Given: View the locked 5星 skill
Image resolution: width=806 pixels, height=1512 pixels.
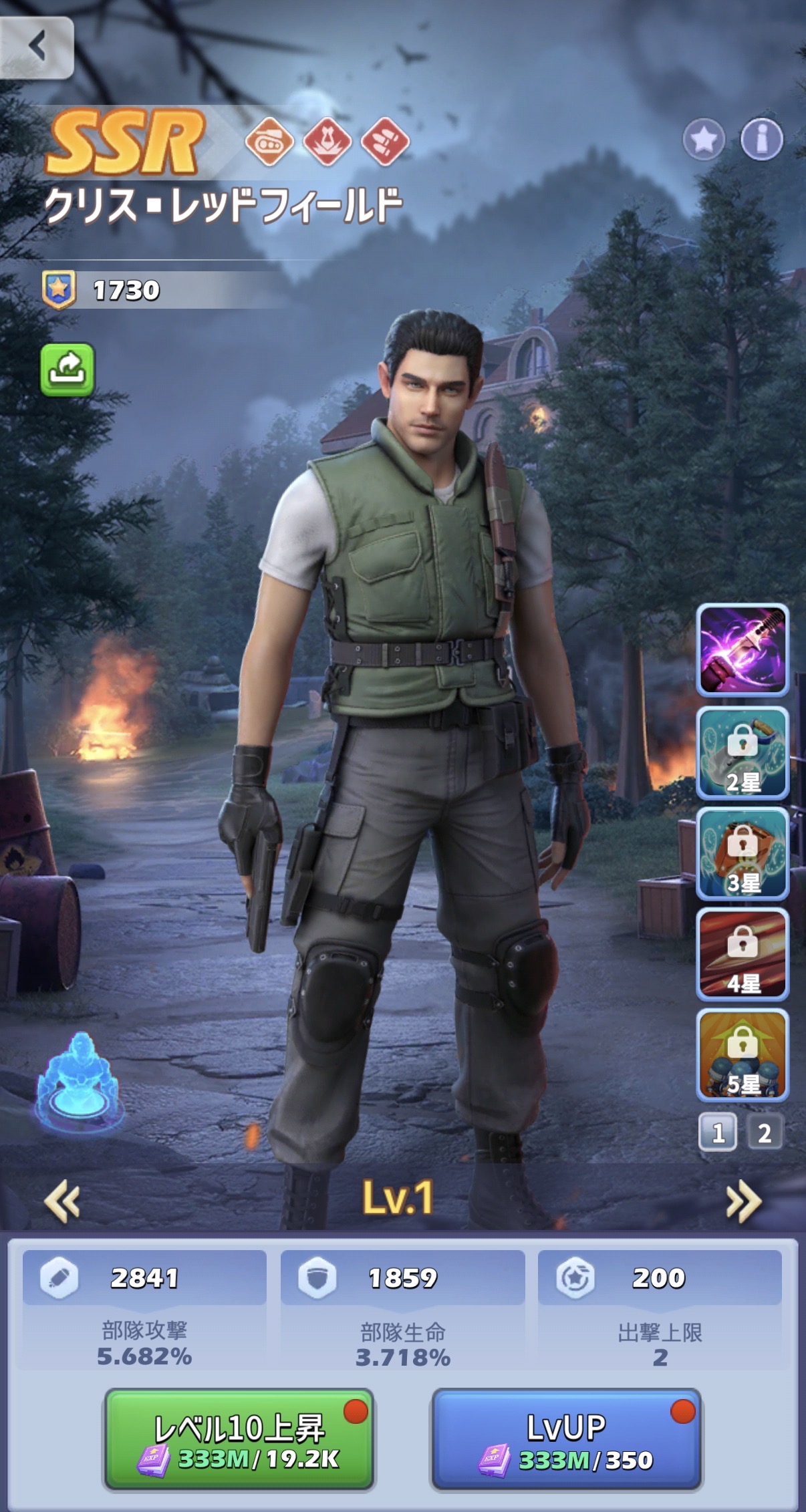Looking at the screenshot, I should [743, 1055].
